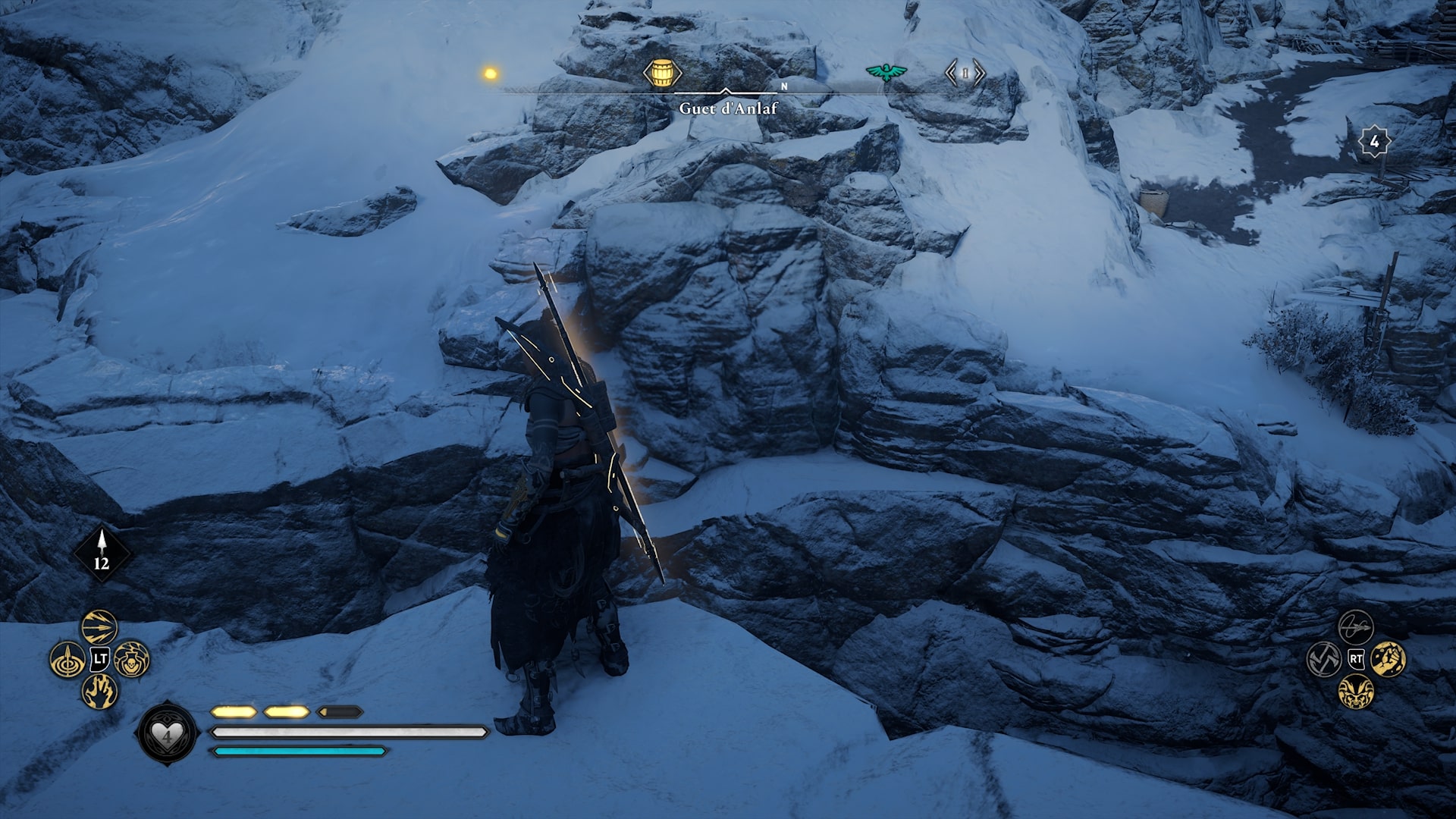Activate the multi-arrow volley ranged ability
Screen dimensions: 1456x819
click(x=99, y=626)
